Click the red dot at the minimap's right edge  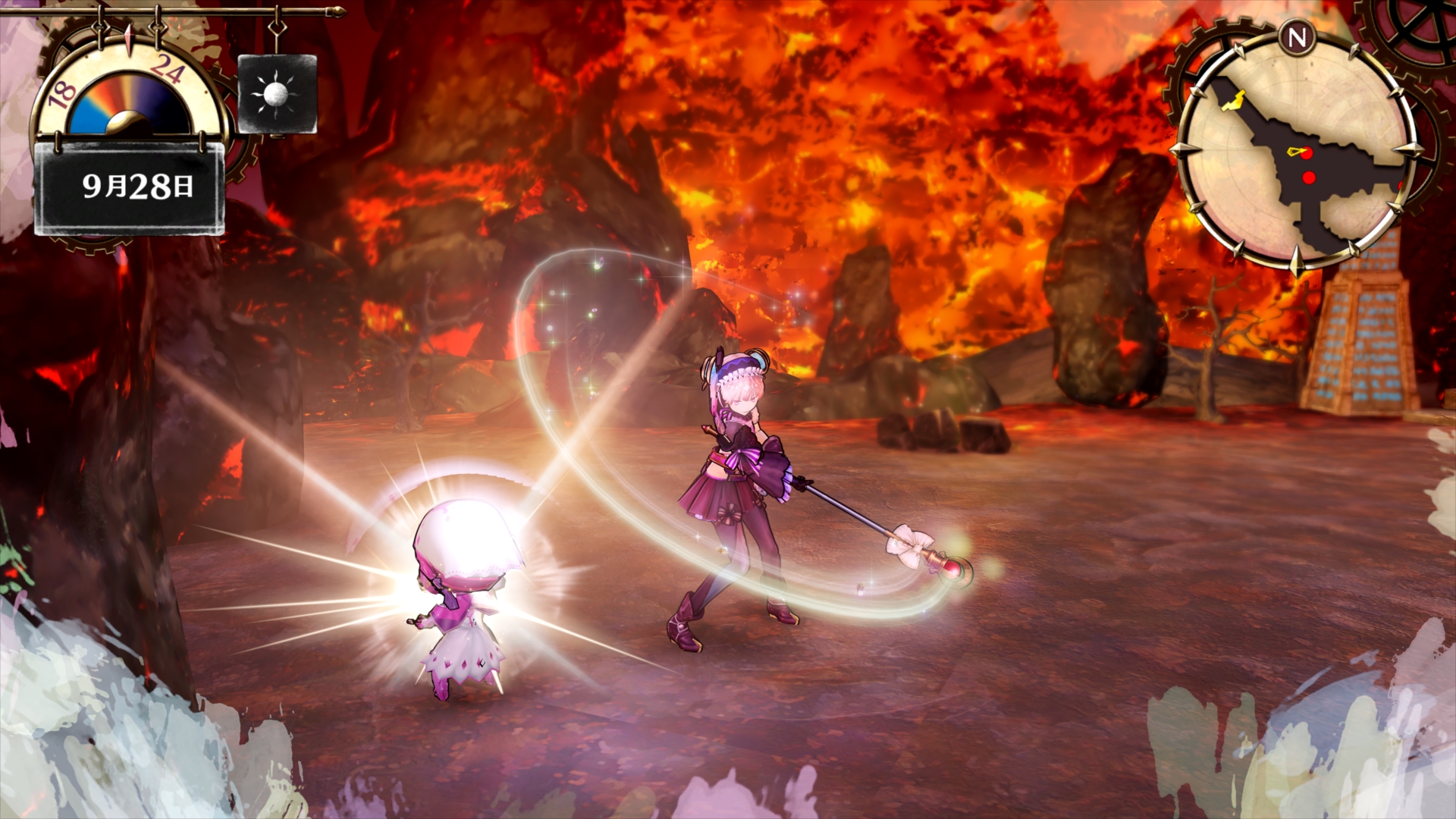pyautogui.click(x=1401, y=184)
